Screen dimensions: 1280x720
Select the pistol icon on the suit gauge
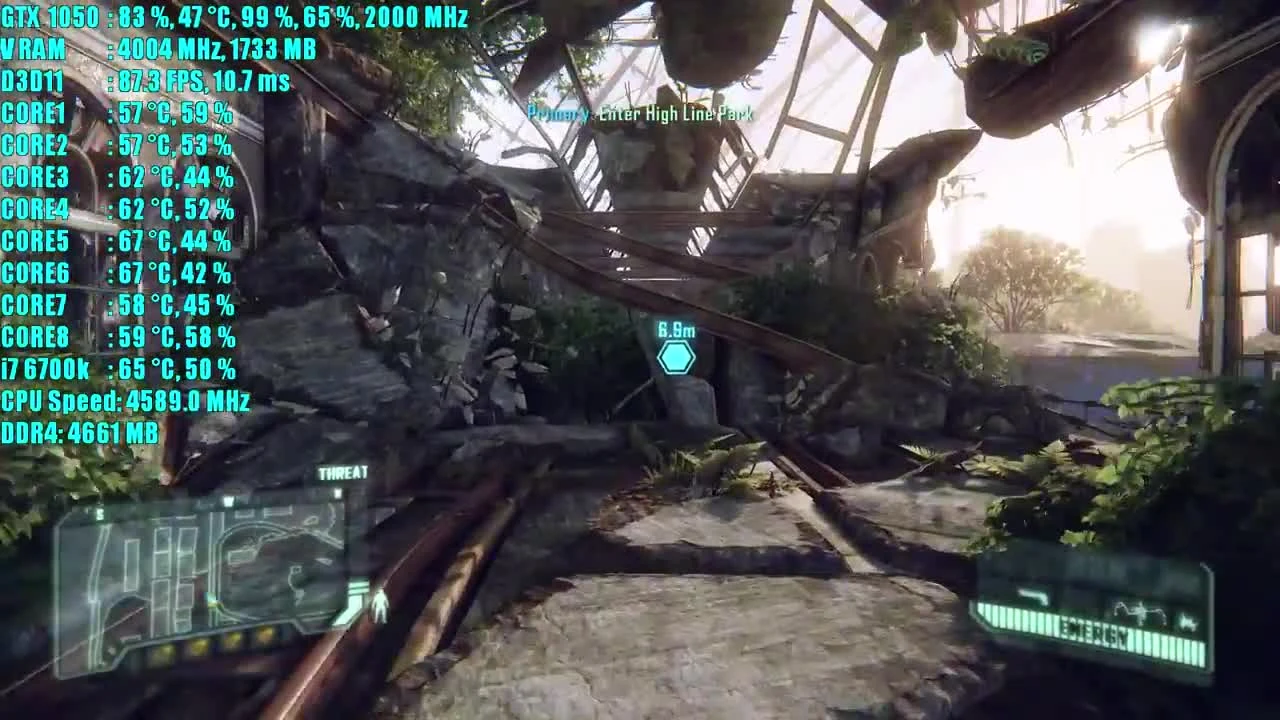[1033, 596]
